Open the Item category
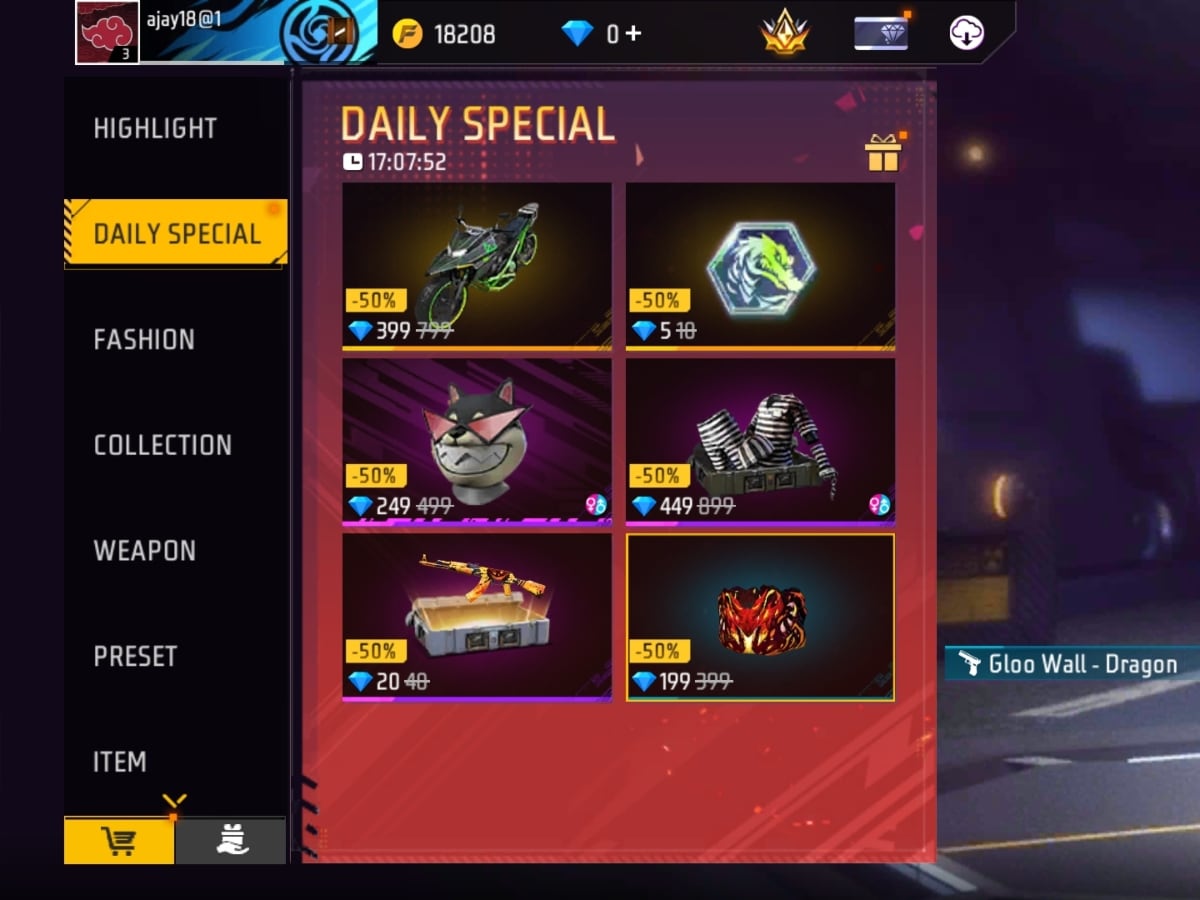The image size is (1200, 900). pos(120,762)
